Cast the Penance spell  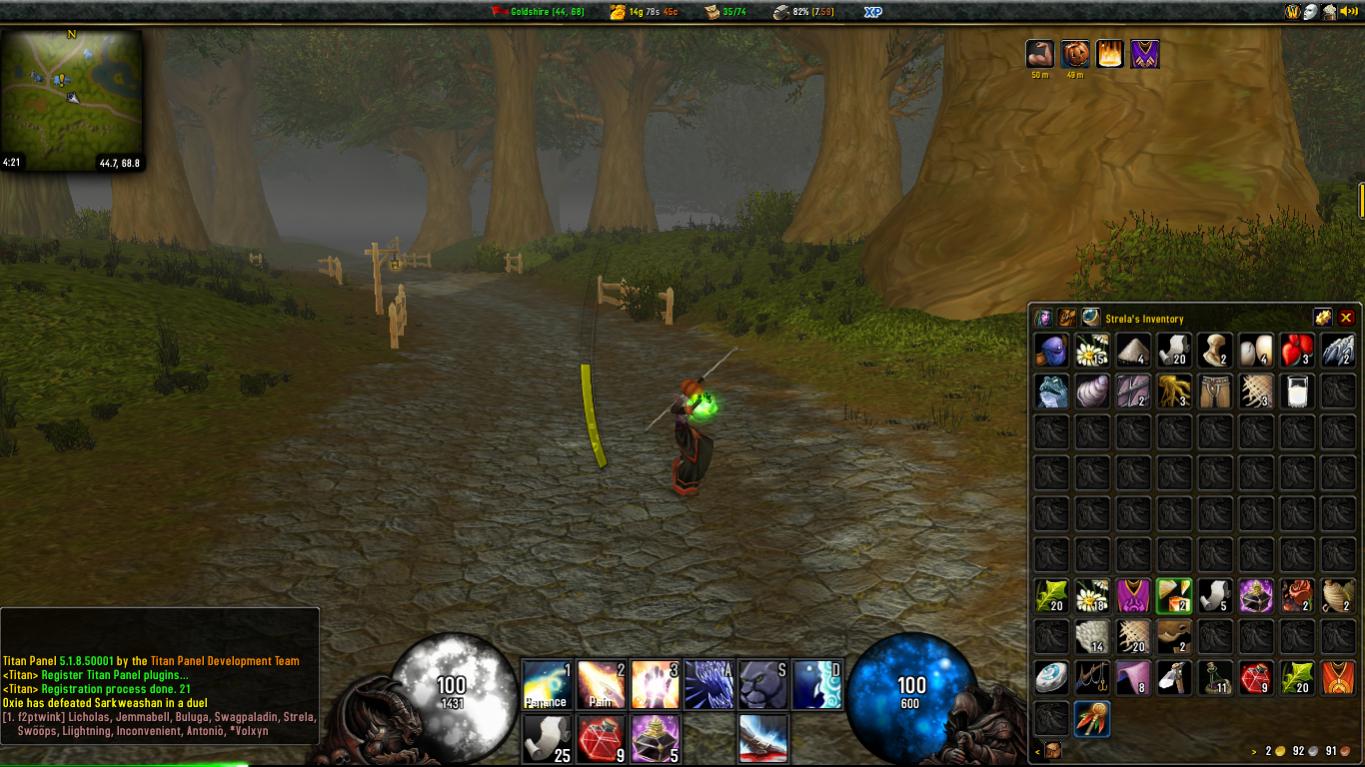546,684
